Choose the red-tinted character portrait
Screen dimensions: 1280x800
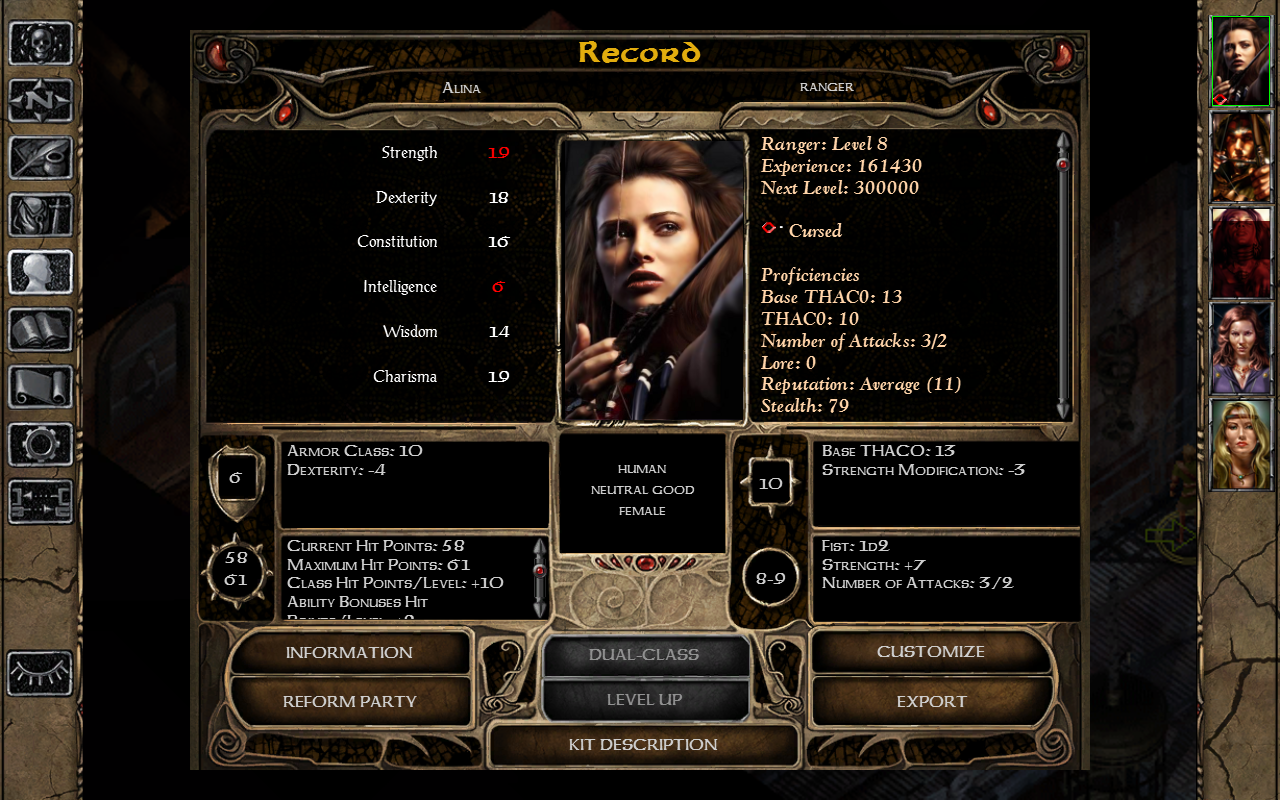(x=1241, y=253)
